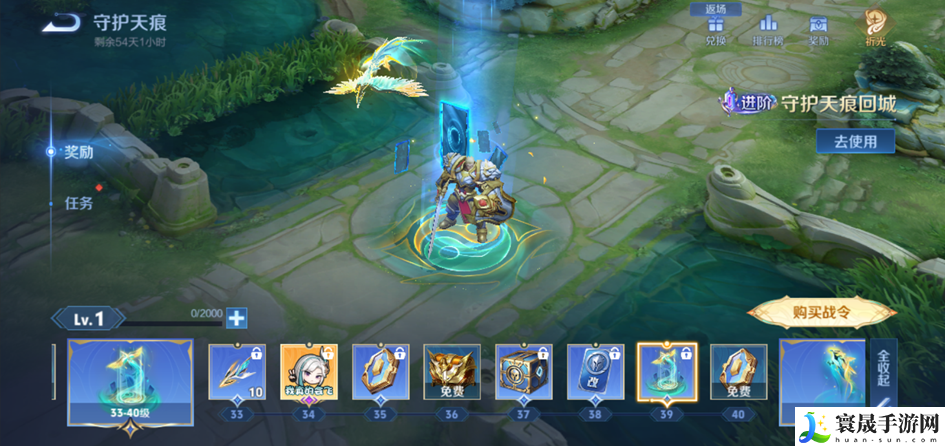Click the 去使用 button
945x446 pixels.
point(854,141)
